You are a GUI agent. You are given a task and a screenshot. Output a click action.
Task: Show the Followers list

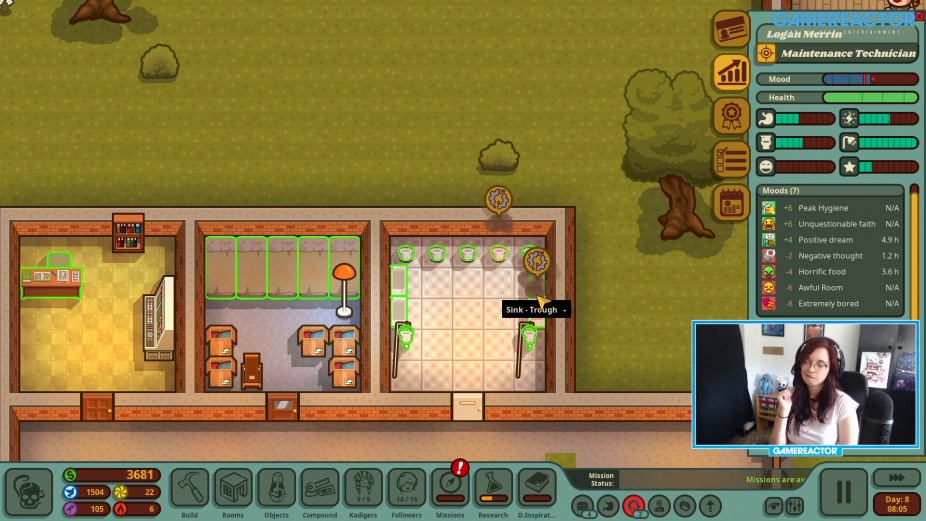407,489
